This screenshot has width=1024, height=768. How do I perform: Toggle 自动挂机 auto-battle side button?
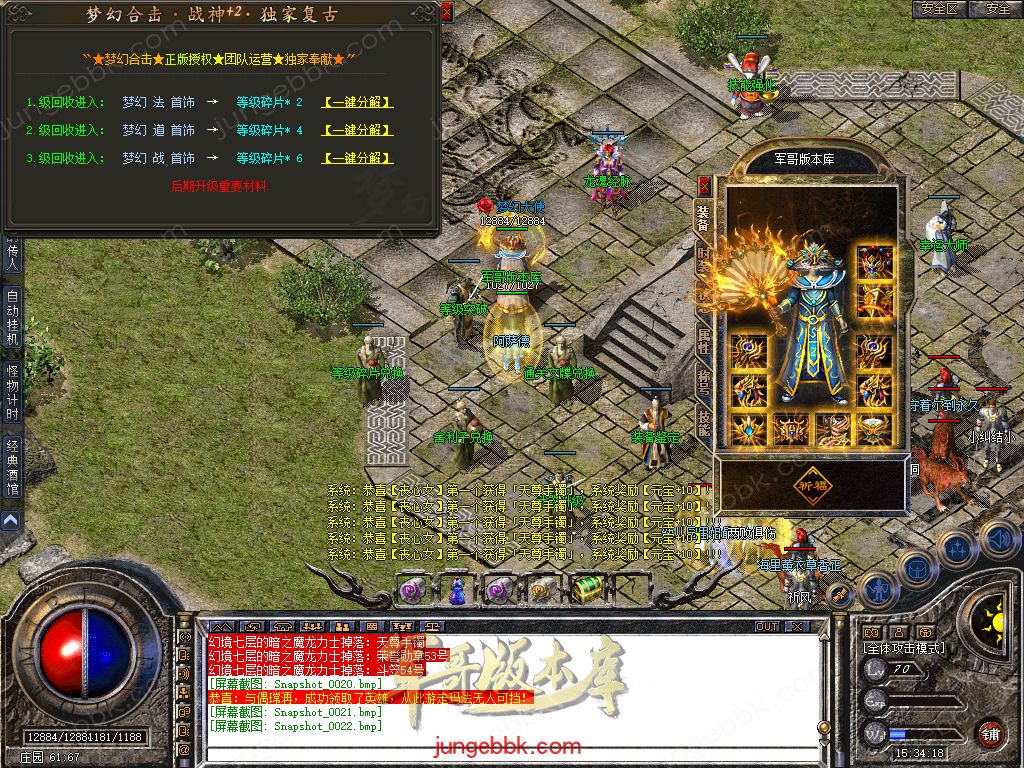12,317
